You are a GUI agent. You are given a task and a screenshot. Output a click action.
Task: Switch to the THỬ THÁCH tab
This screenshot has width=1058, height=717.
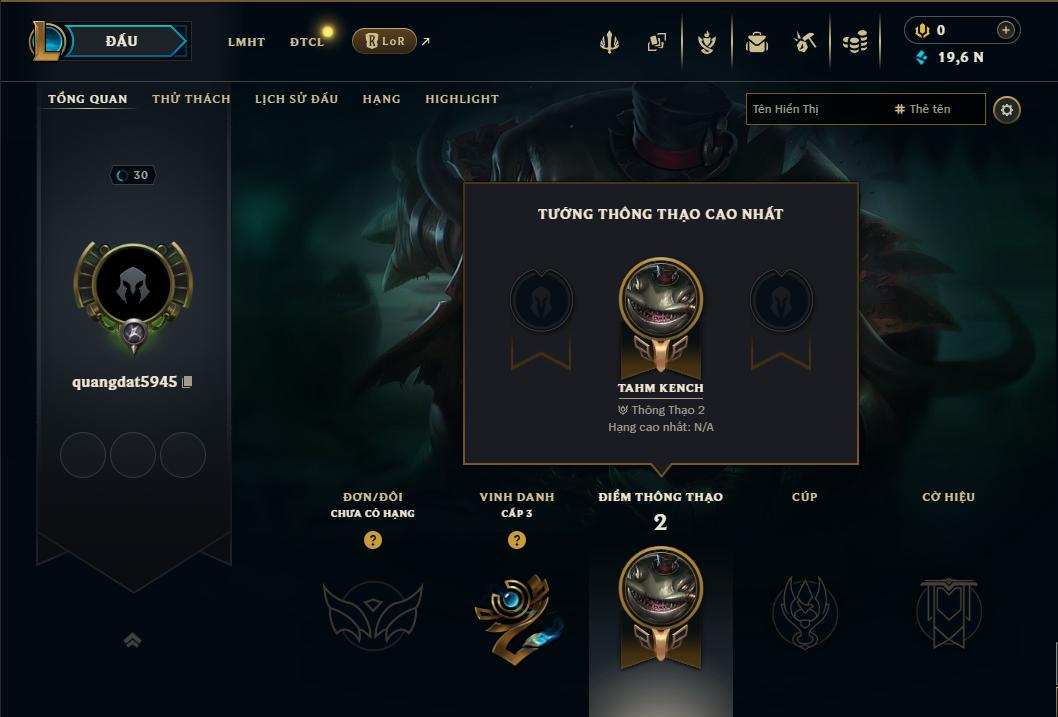click(x=191, y=99)
